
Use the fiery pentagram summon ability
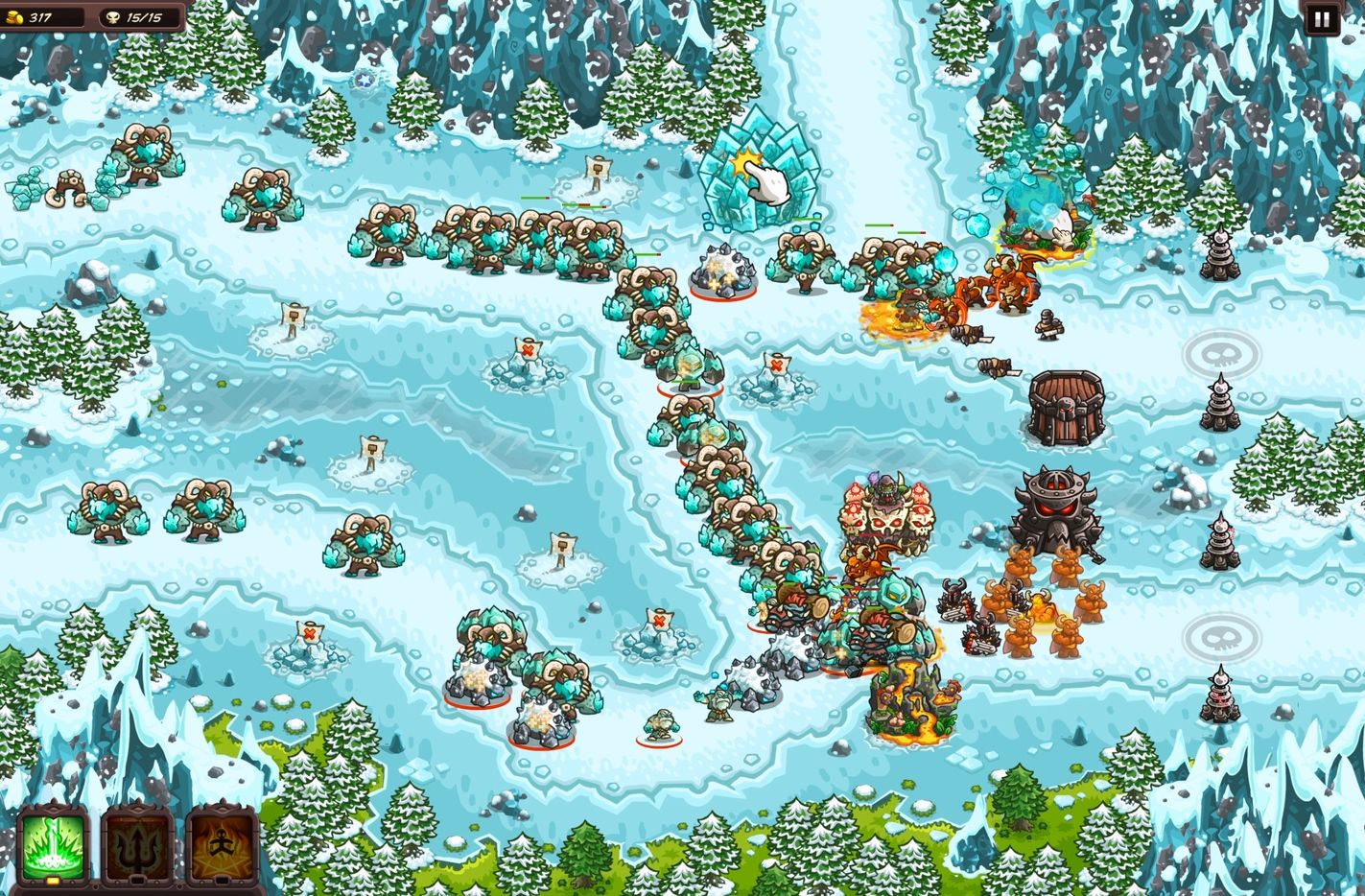222,845
